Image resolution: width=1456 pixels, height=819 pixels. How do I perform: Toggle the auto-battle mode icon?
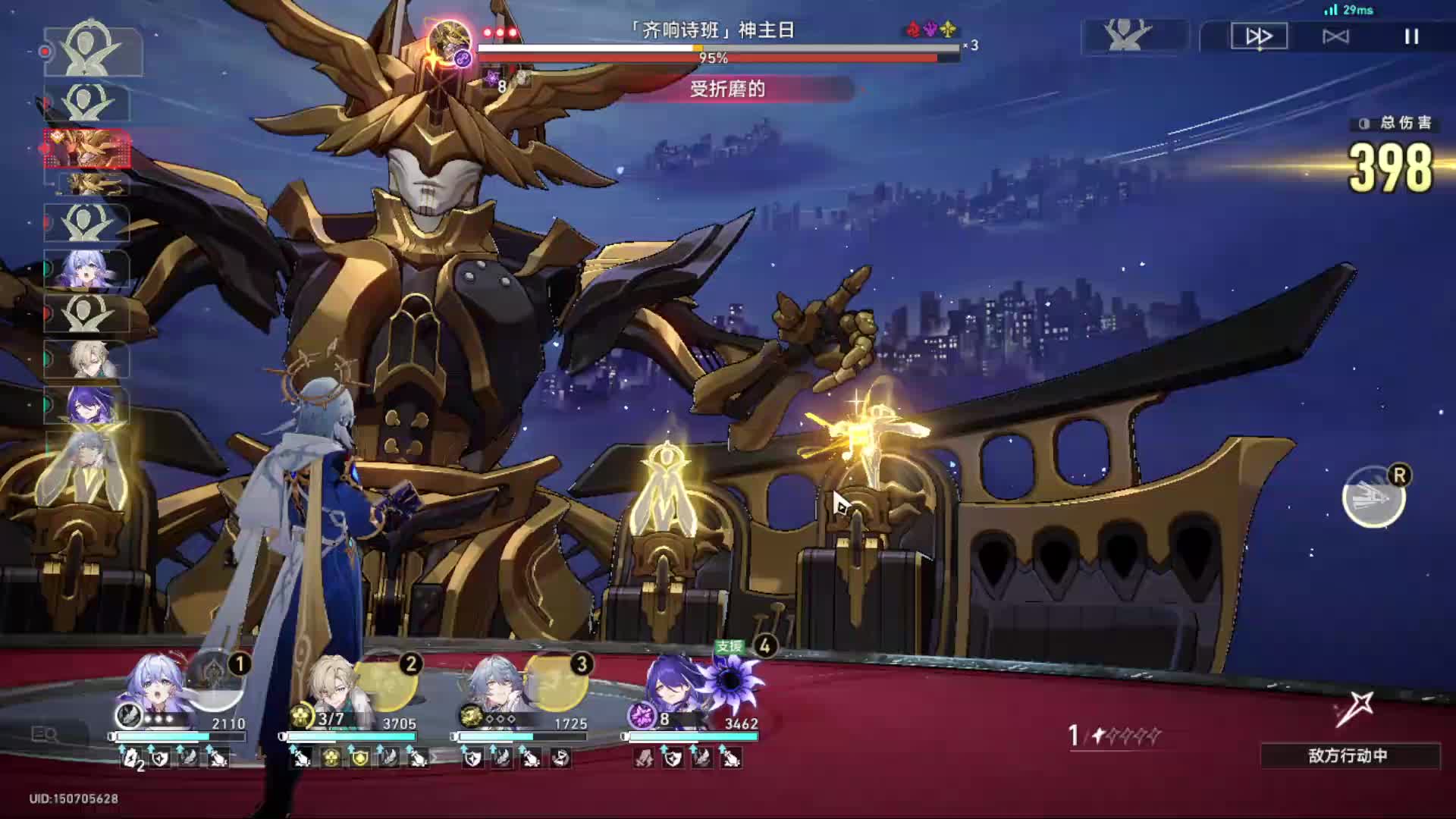(x=1335, y=36)
